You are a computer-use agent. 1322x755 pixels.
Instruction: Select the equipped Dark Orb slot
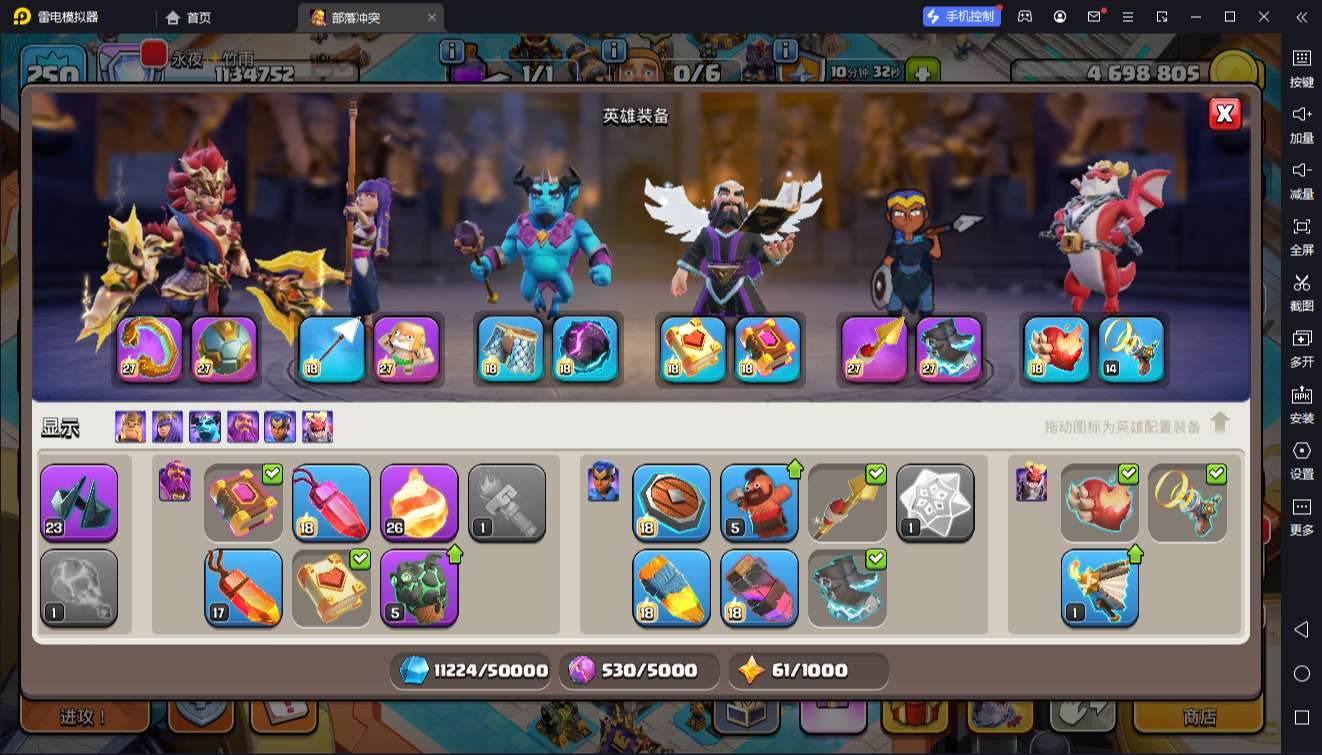click(x=585, y=349)
